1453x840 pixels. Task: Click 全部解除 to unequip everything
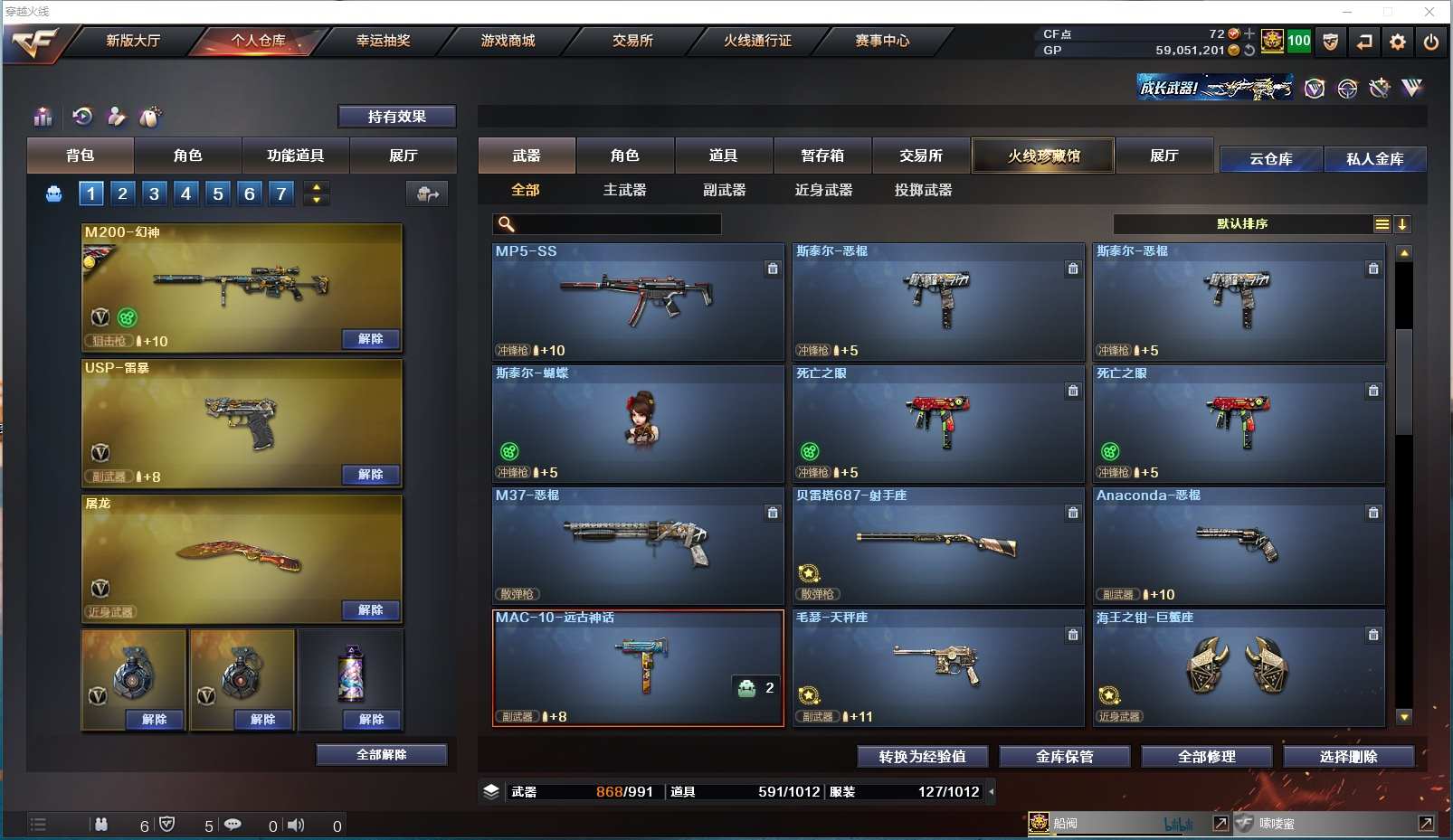382,755
